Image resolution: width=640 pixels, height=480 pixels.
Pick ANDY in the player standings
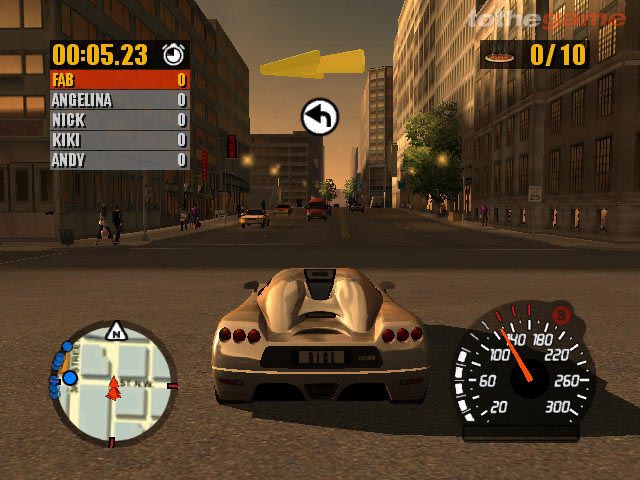pos(120,160)
